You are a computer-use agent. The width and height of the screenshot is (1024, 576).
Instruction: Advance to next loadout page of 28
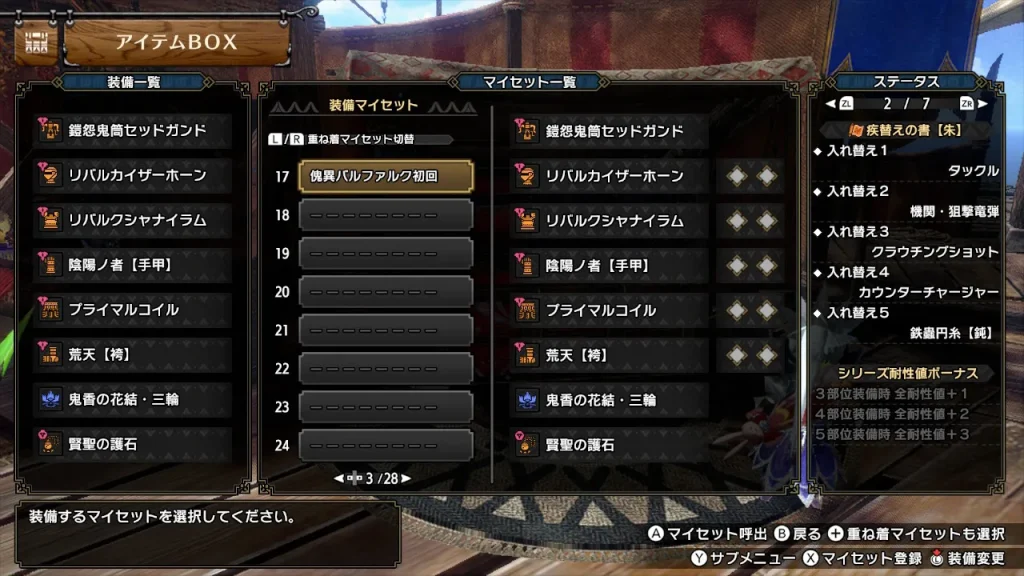(406, 479)
